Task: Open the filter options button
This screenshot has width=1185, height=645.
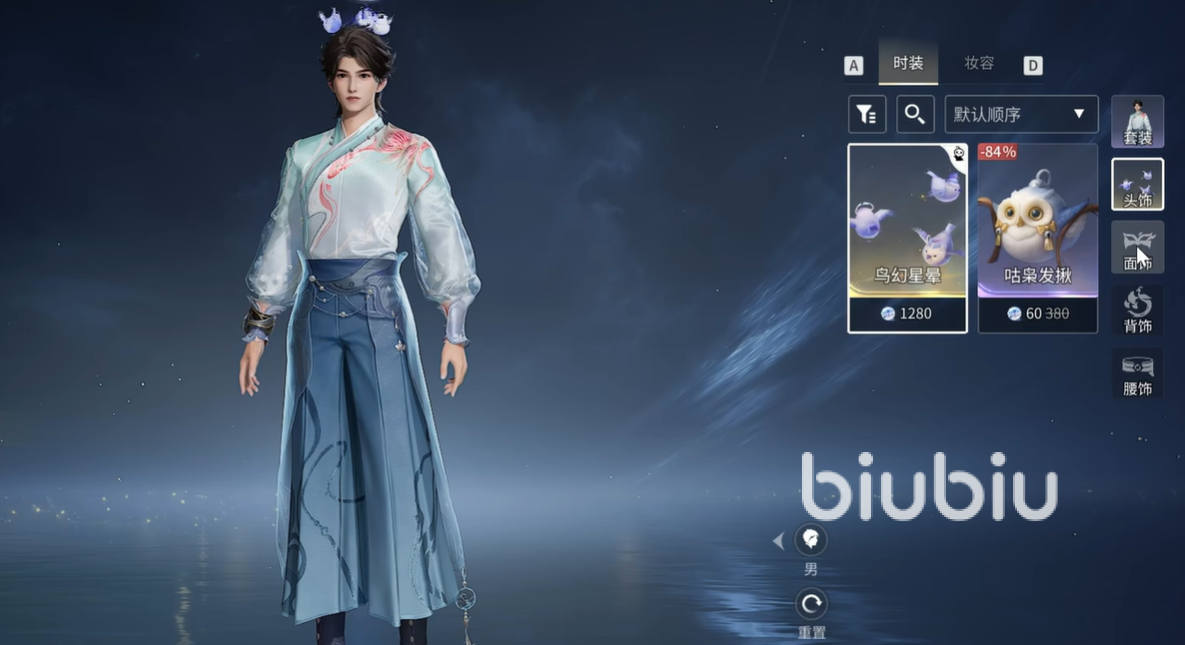Action: tap(867, 114)
